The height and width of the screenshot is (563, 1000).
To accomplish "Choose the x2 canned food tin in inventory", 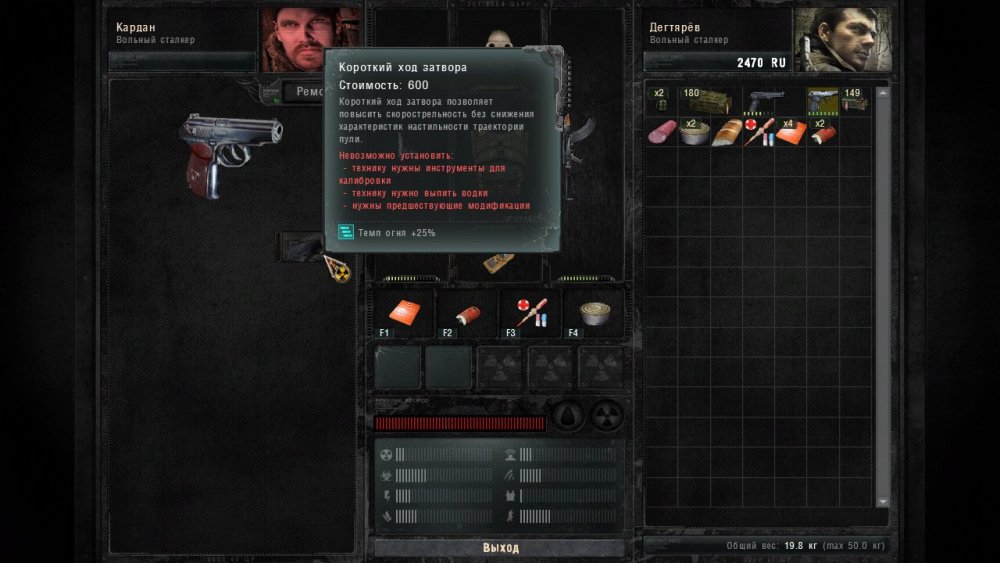I will [x=693, y=132].
